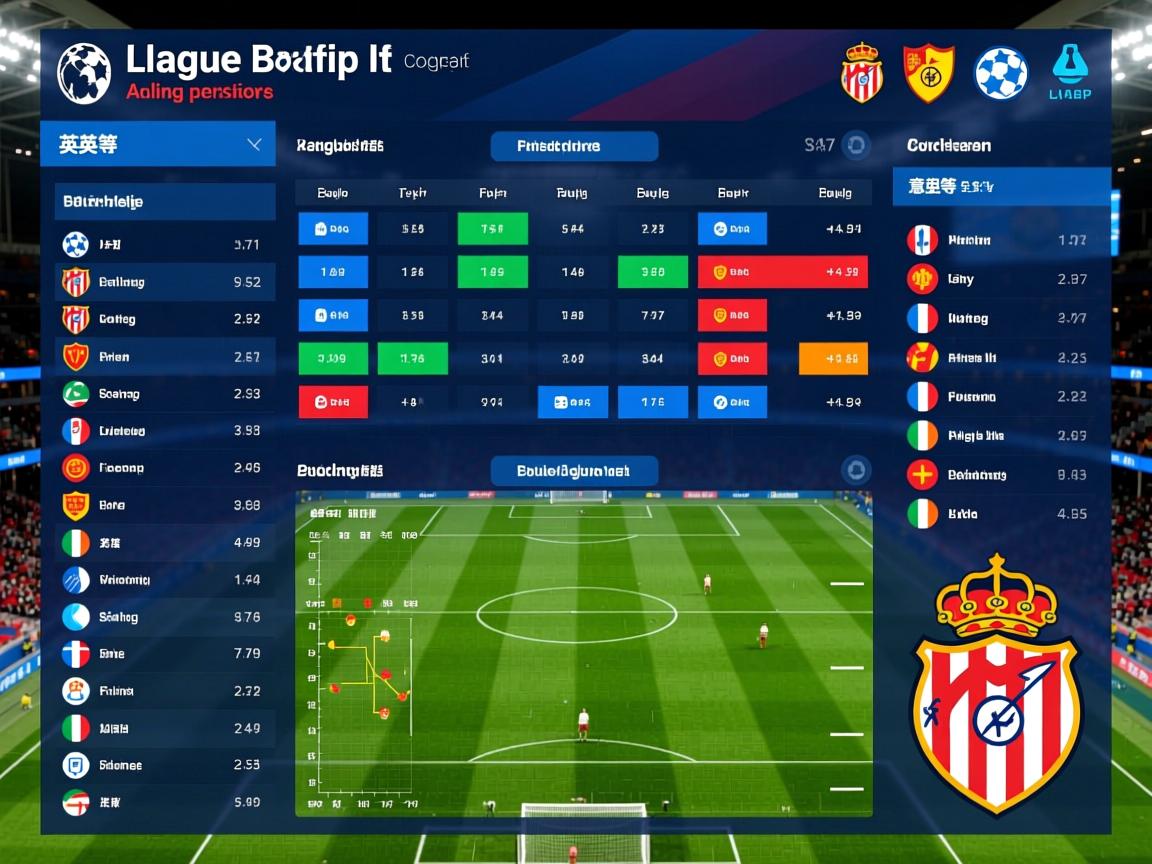The width and height of the screenshot is (1152, 864).
Task: Open the cyan LIAGP icon
Action: click(1070, 73)
